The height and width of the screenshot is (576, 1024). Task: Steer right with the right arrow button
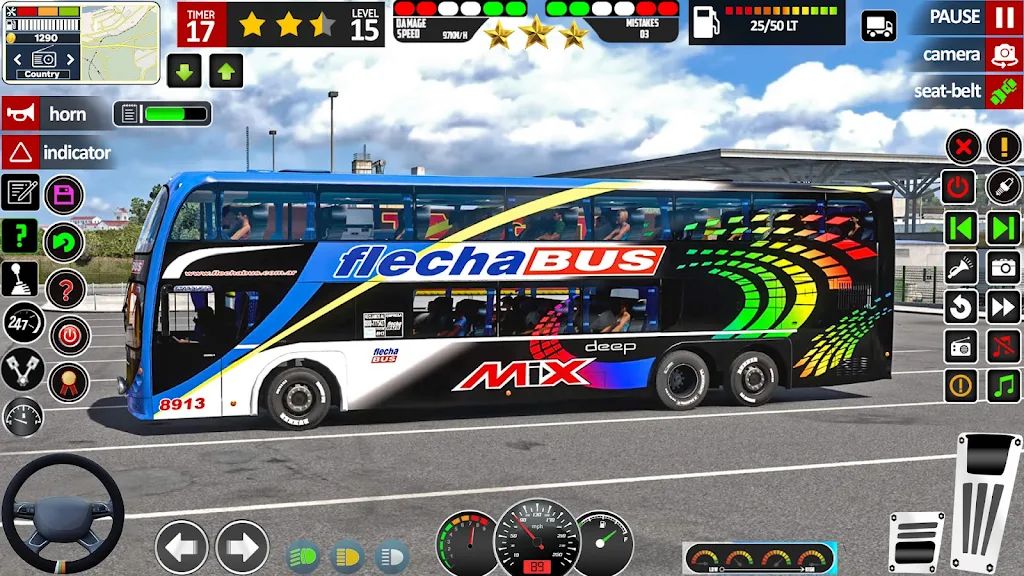click(241, 547)
